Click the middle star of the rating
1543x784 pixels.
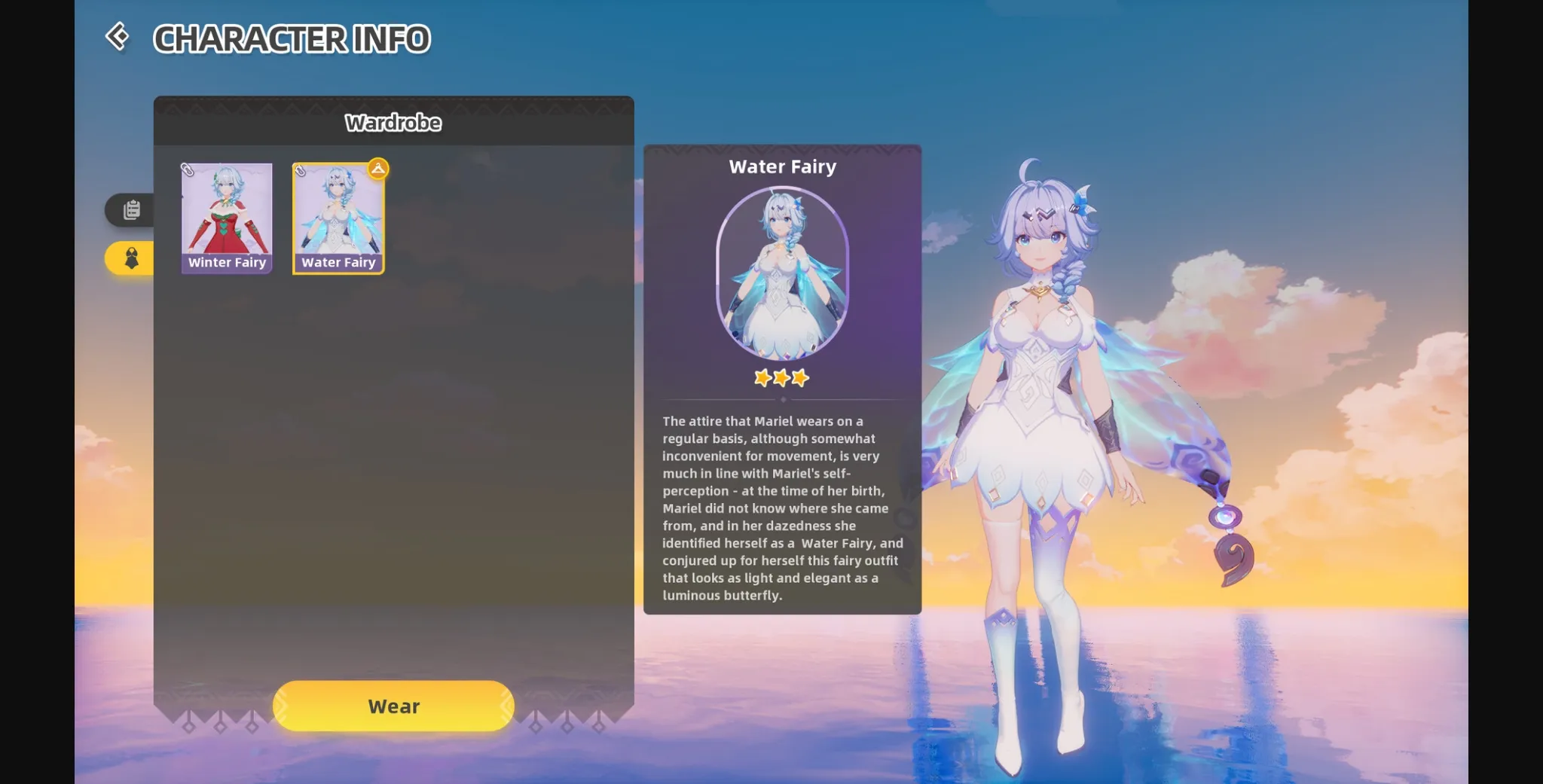coord(782,379)
